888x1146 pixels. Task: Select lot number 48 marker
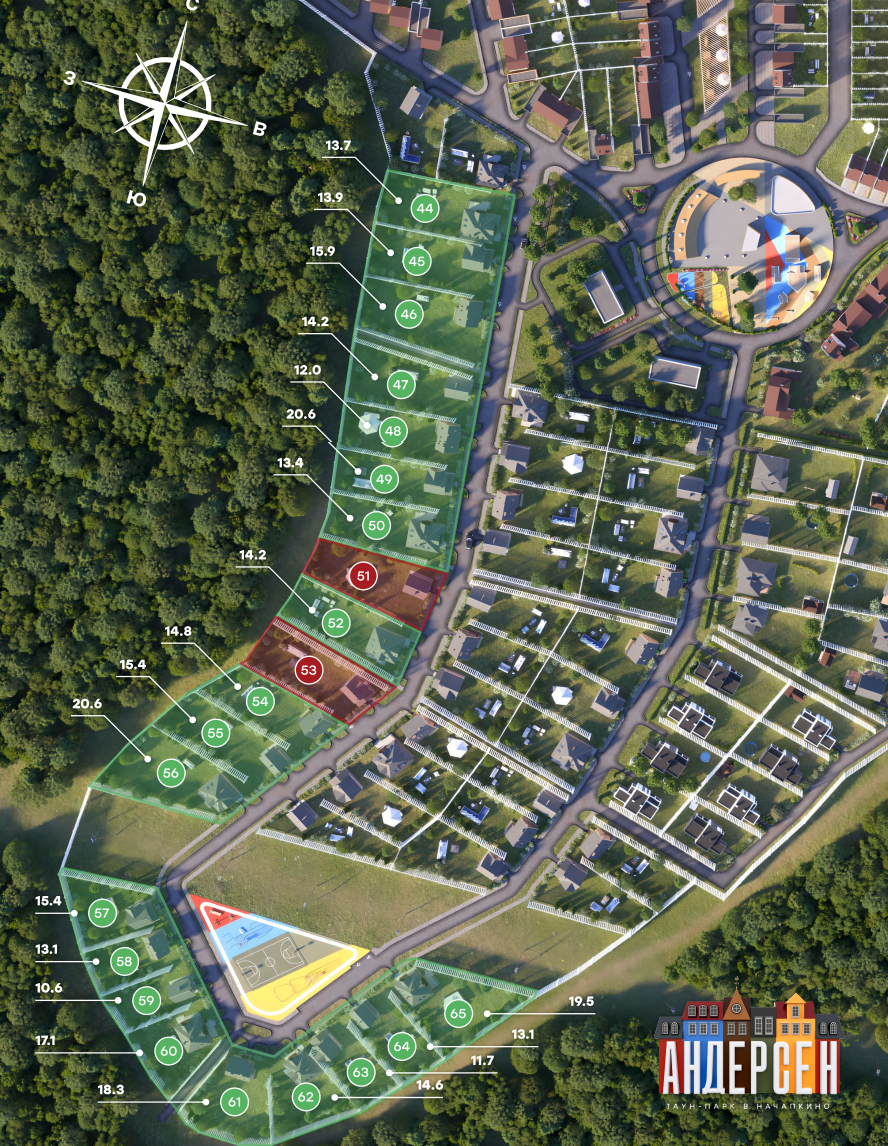tap(393, 432)
